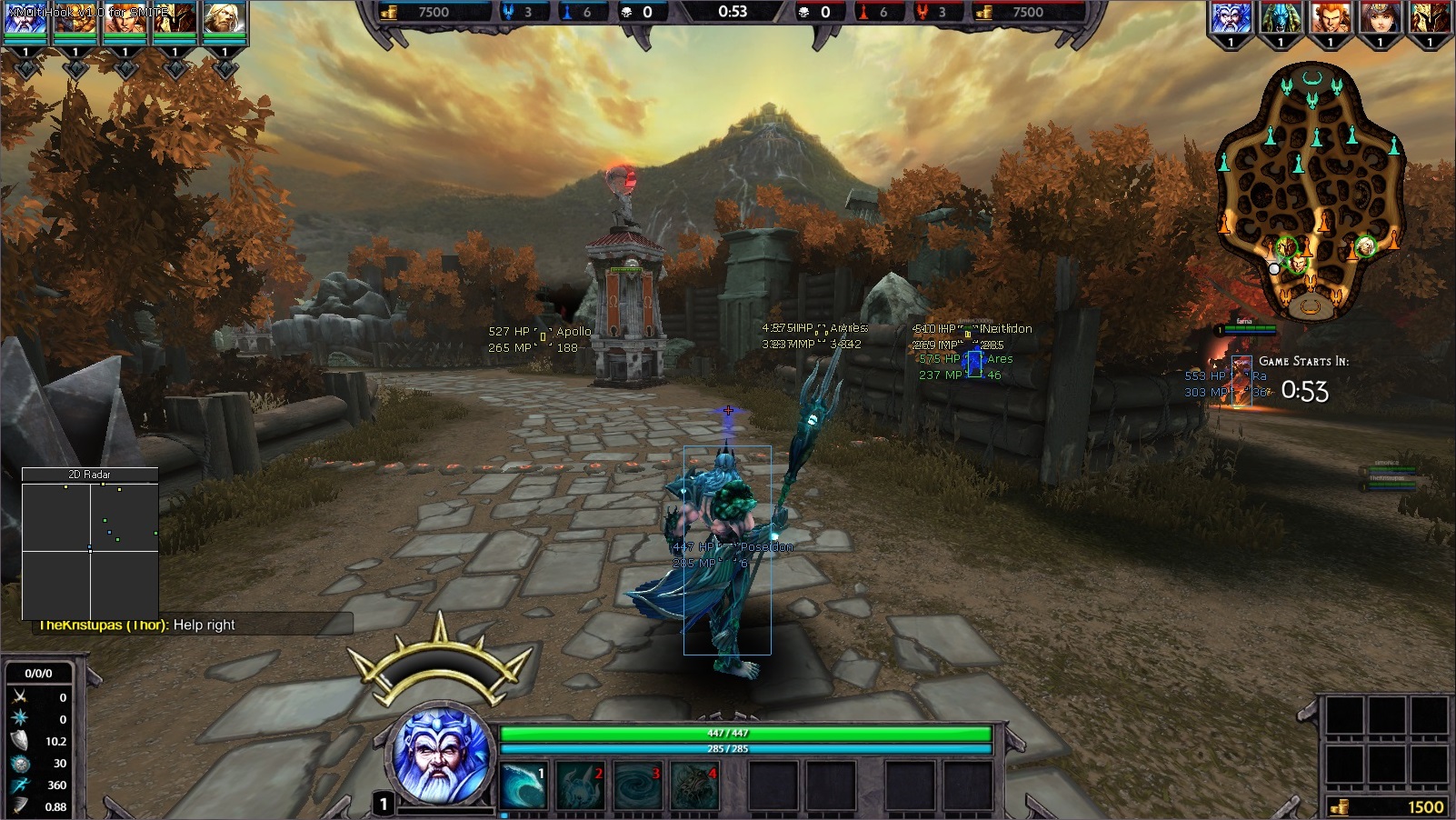The width and height of the screenshot is (1456, 820).
Task: Click the blond ally marker on the minimap
Action: point(1365,246)
